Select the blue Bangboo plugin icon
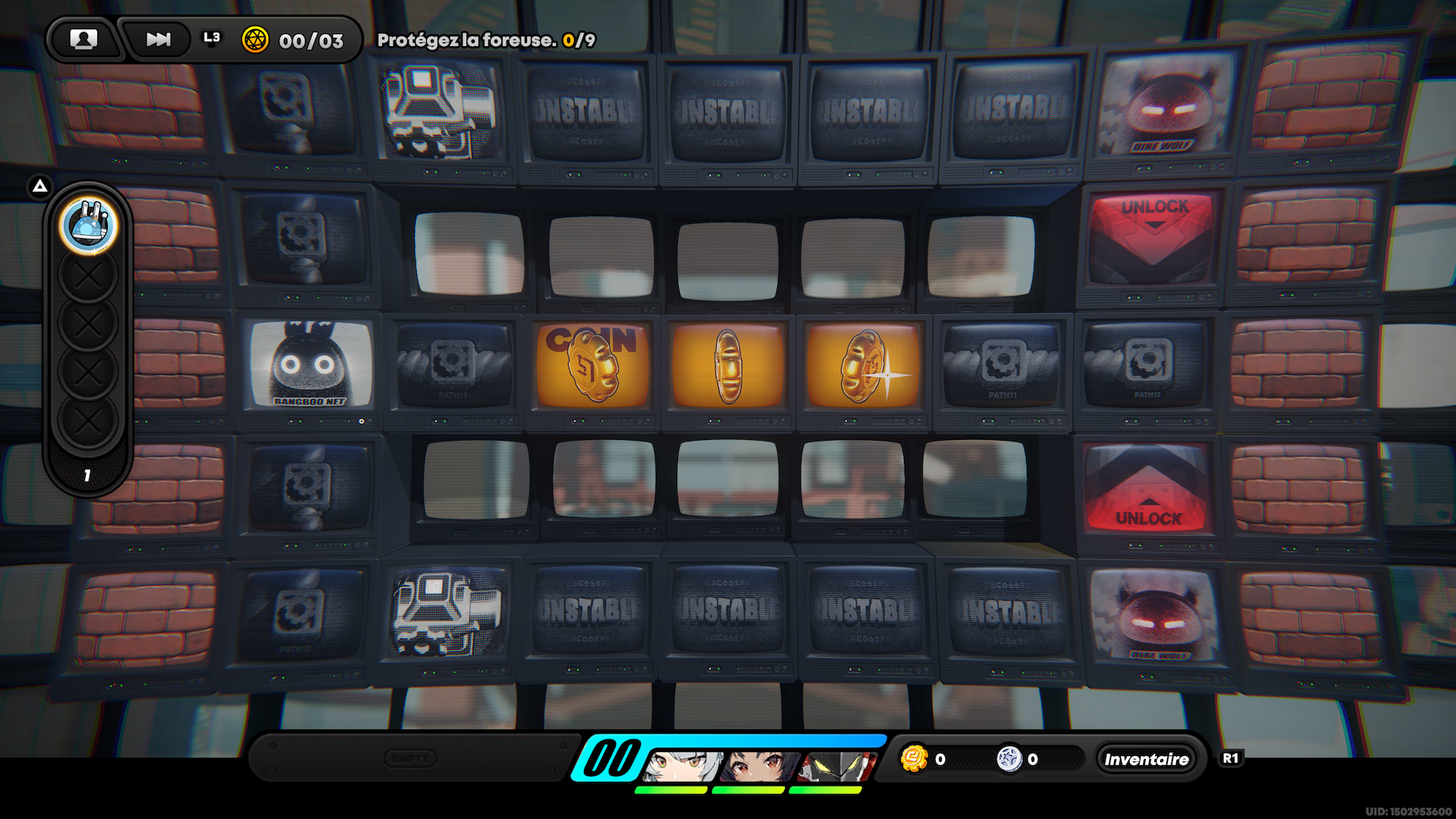Image resolution: width=1456 pixels, height=819 pixels. click(89, 225)
